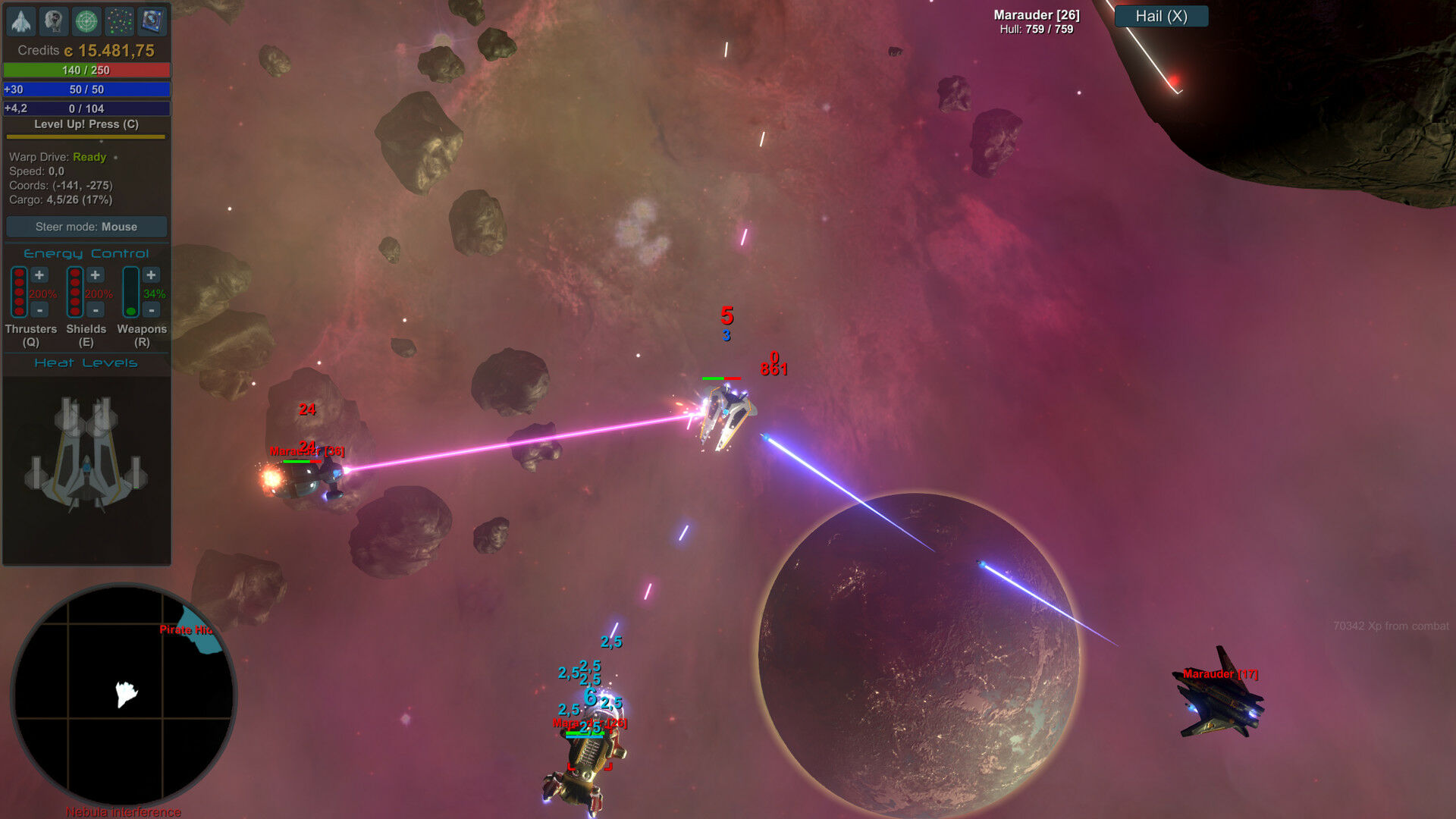Decrease Thrusters energy with minus button
The height and width of the screenshot is (819, 1456).
pyautogui.click(x=39, y=310)
